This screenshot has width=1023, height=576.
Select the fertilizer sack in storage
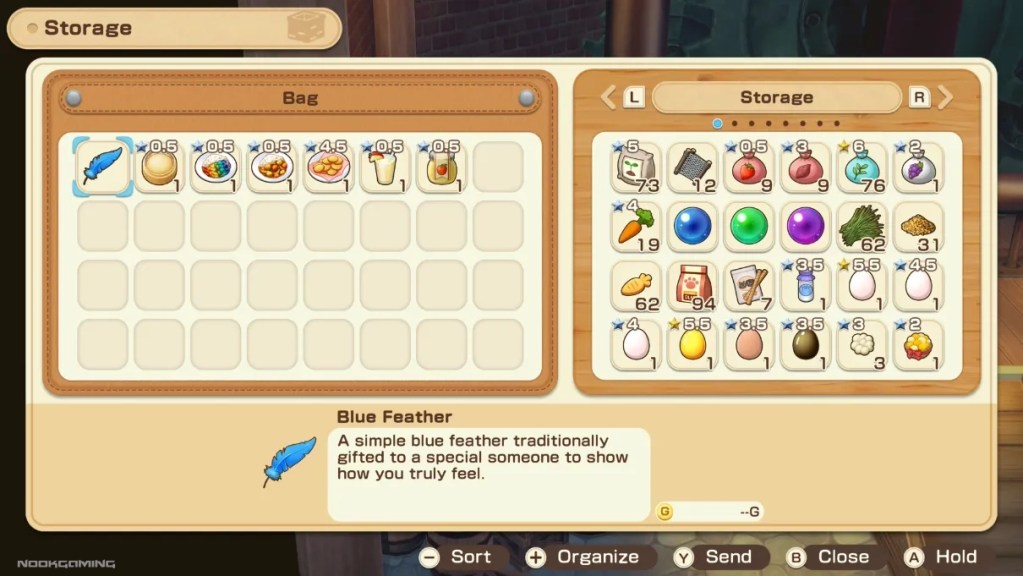636,168
